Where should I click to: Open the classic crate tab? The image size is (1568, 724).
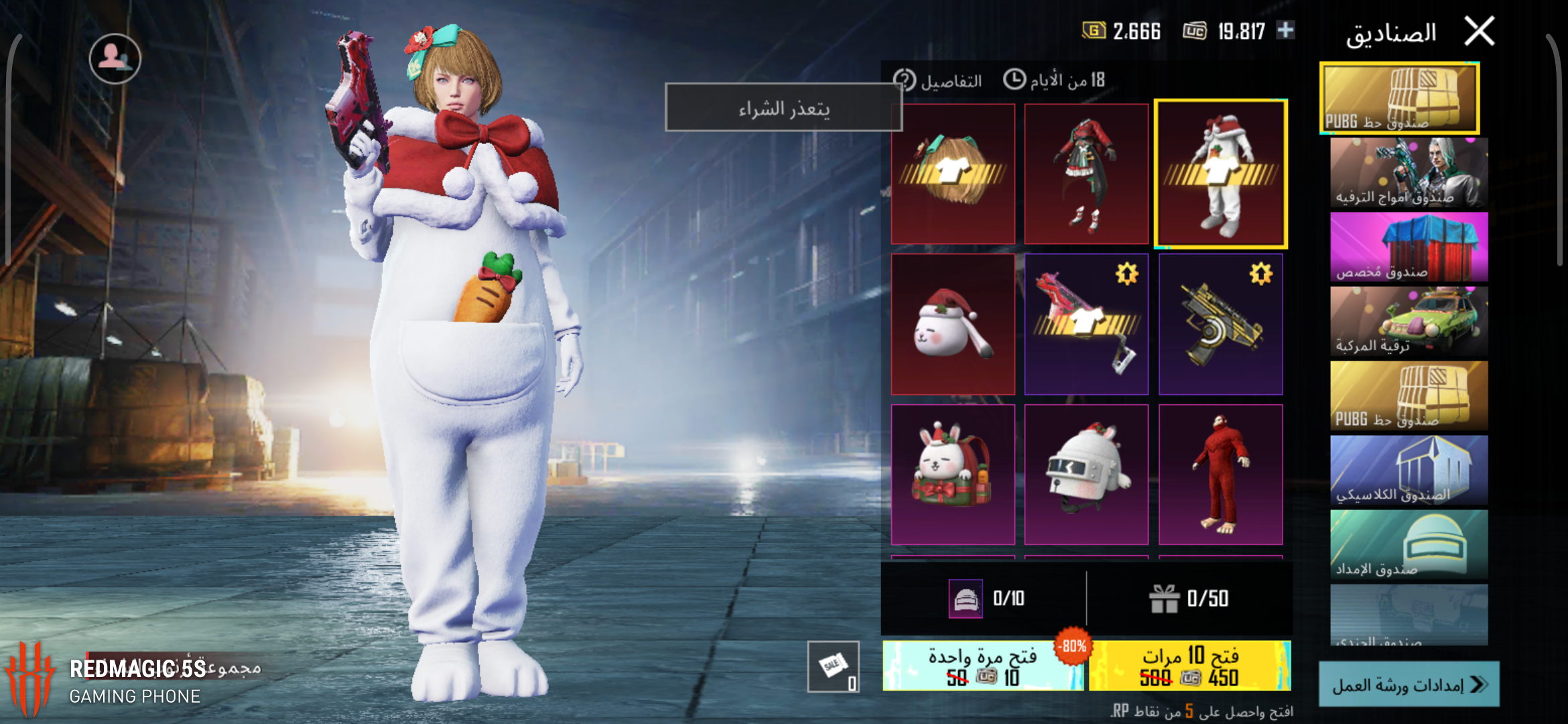(1409, 470)
